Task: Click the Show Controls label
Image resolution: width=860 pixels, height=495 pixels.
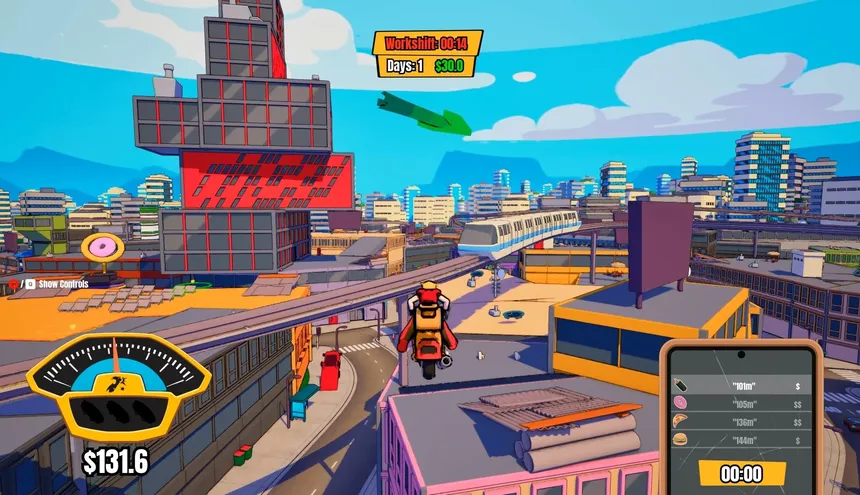Action: pyautogui.click(x=62, y=284)
